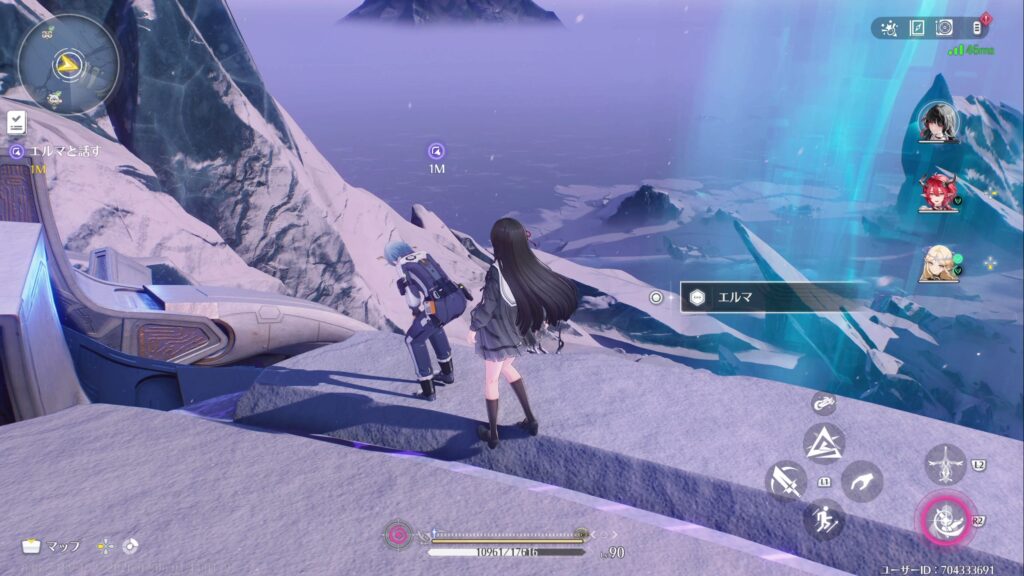Open the battery-shaped menu icon with red alert
This screenshot has height=576, width=1024.
coord(976,28)
